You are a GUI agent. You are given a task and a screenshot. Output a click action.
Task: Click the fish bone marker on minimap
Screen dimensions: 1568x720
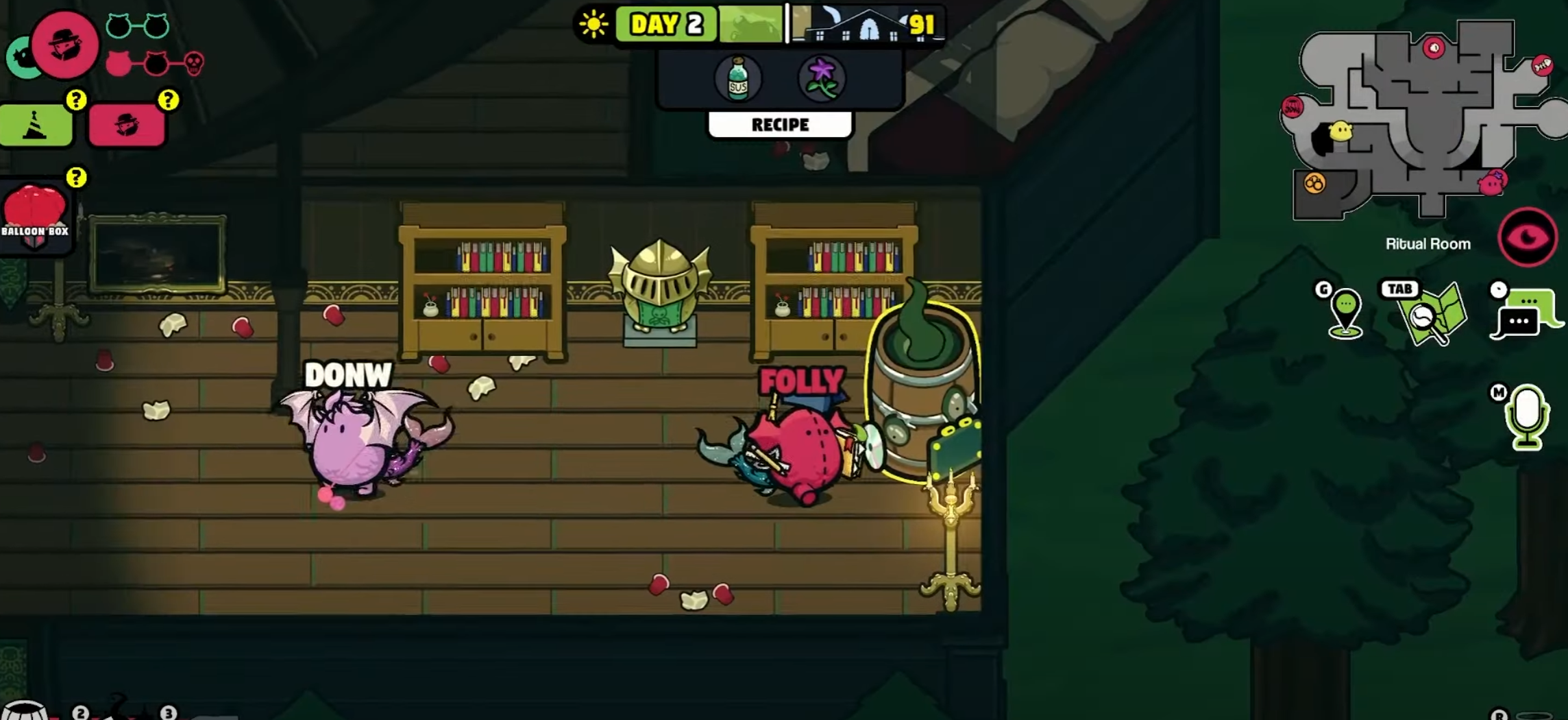coord(1542,65)
